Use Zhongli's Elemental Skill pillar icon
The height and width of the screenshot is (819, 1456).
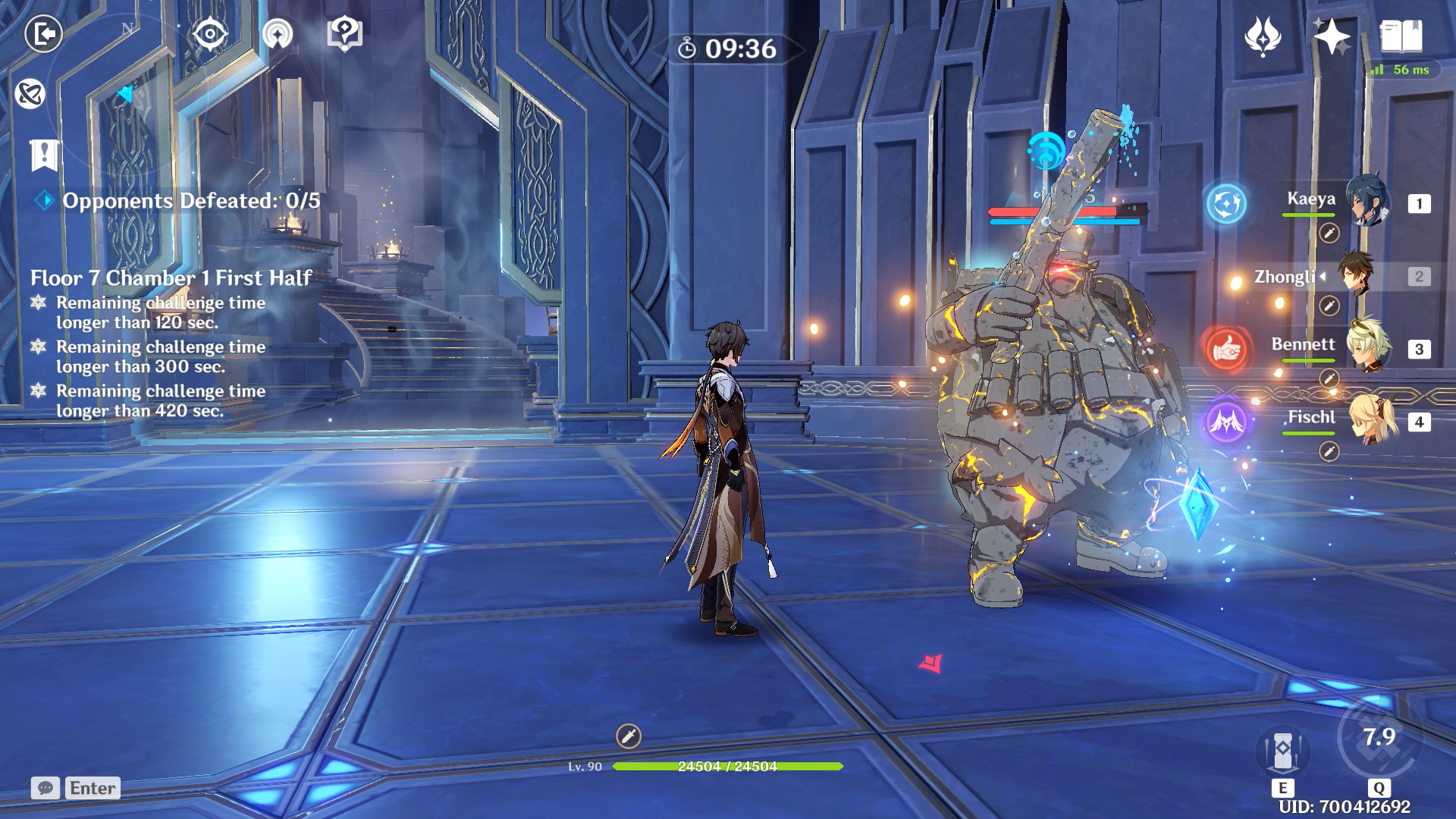[1282, 752]
